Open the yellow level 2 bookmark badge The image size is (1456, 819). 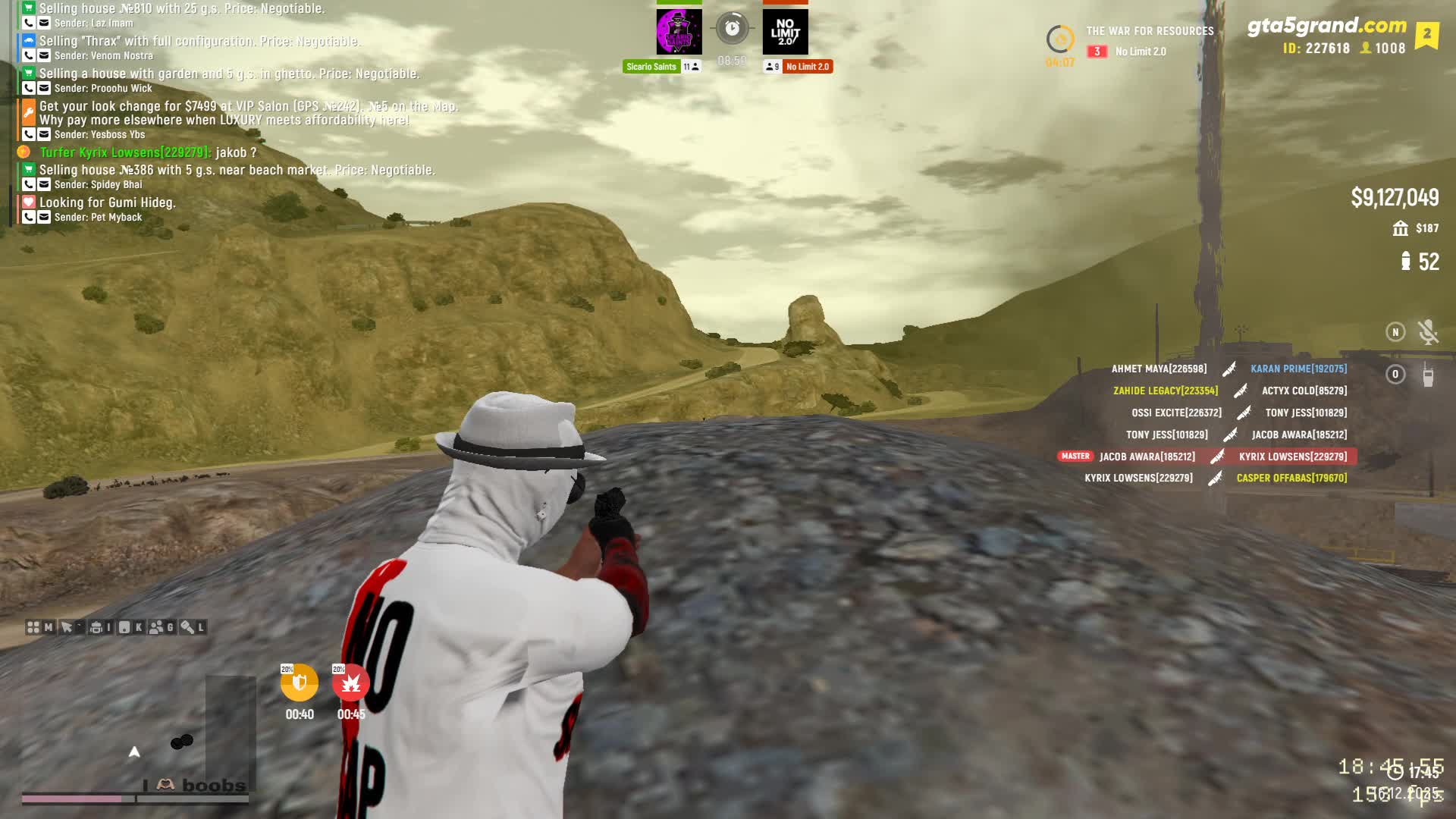(x=1426, y=34)
